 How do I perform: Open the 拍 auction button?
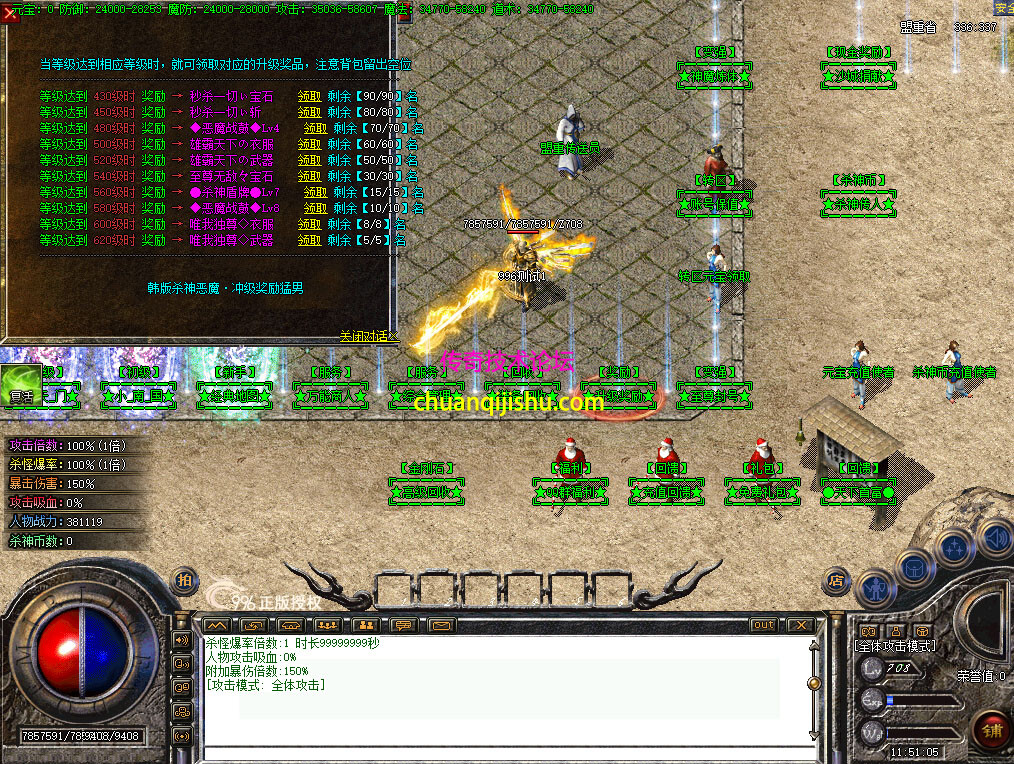pos(185,580)
